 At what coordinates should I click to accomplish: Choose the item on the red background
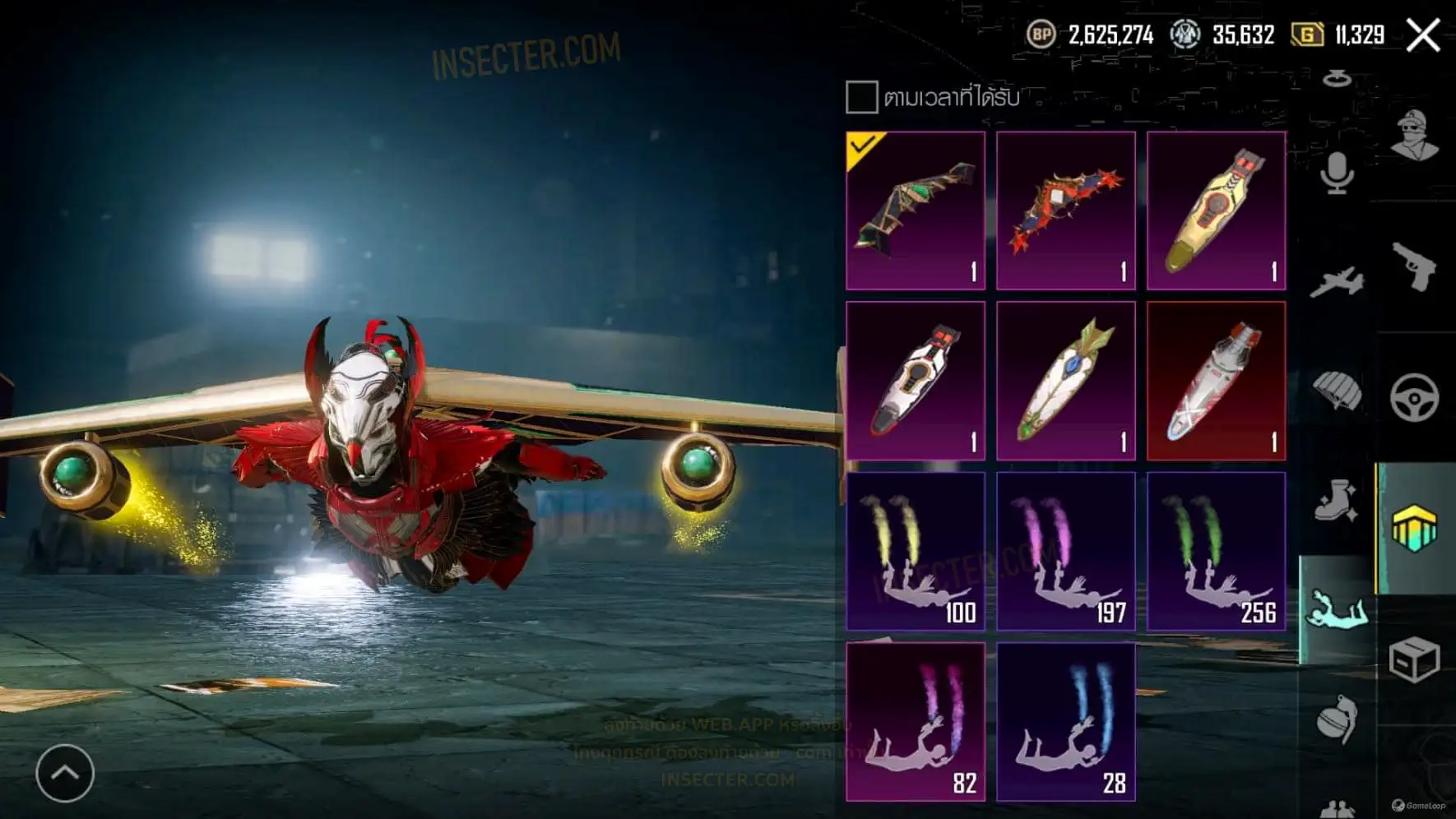(x=1216, y=381)
